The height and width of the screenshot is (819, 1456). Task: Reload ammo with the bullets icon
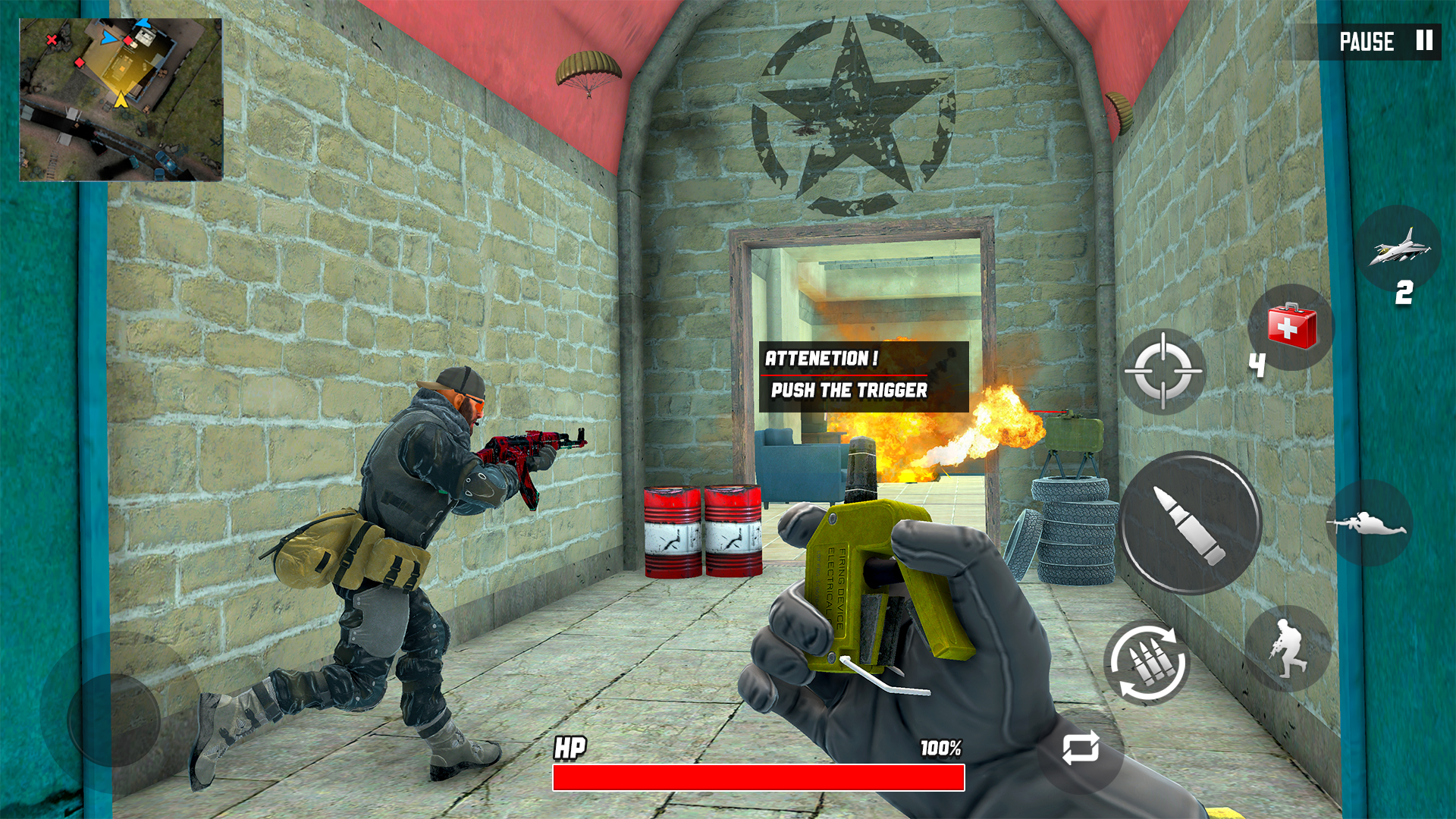click(x=1147, y=664)
